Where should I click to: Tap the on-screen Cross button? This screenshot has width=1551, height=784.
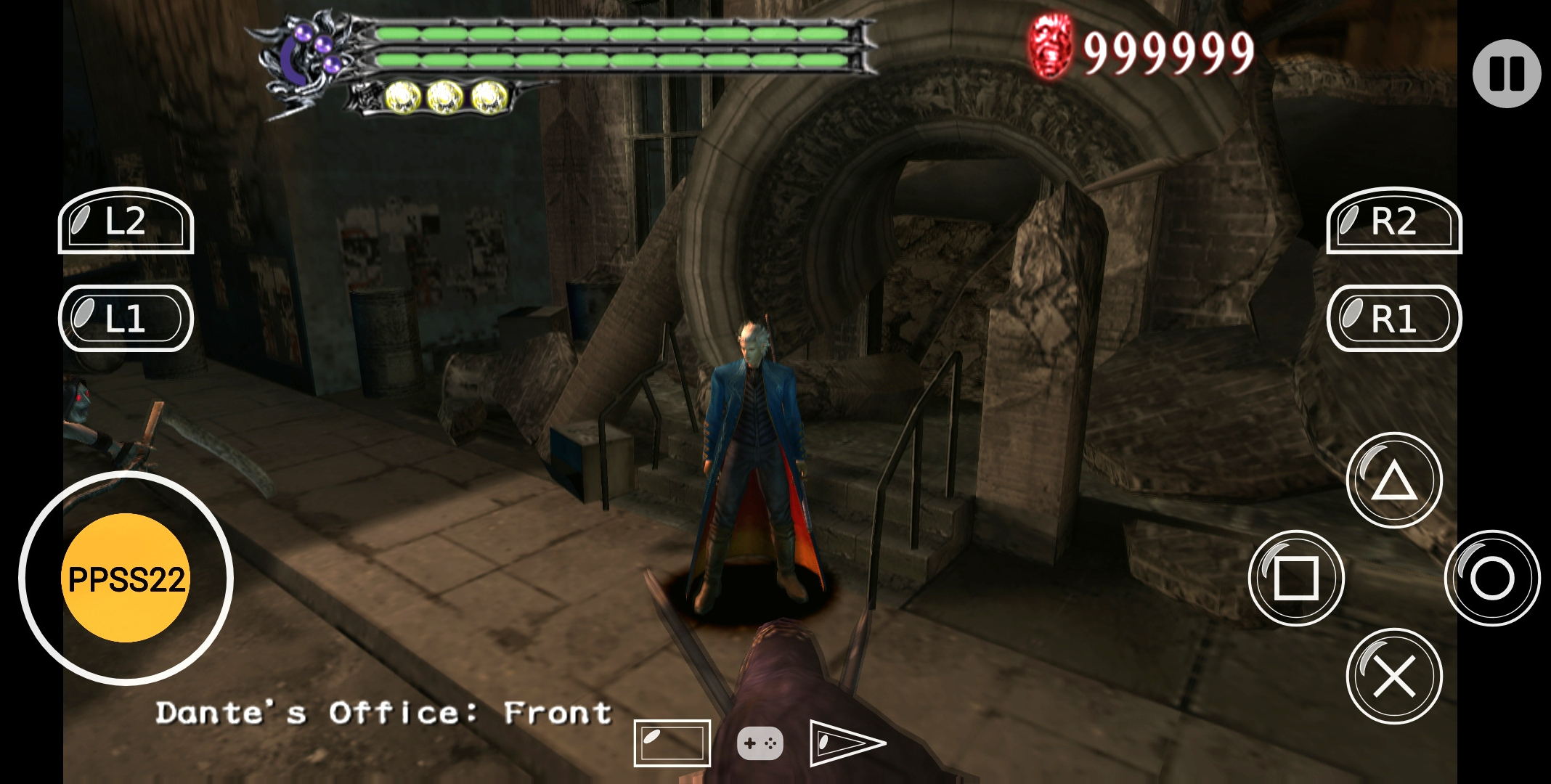(1394, 676)
